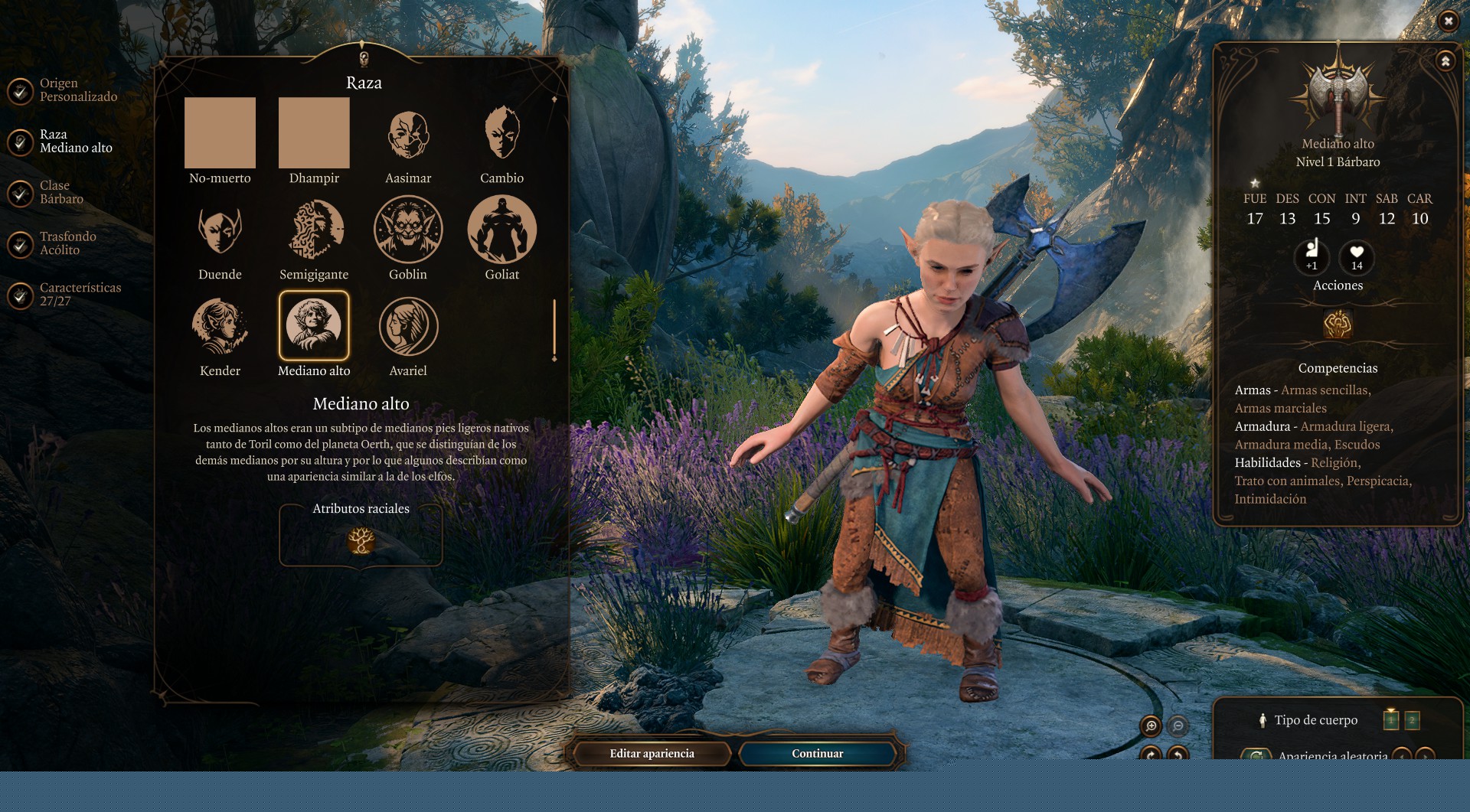Image resolution: width=1470 pixels, height=812 pixels.
Task: Choose the Duende race
Action: (x=220, y=230)
